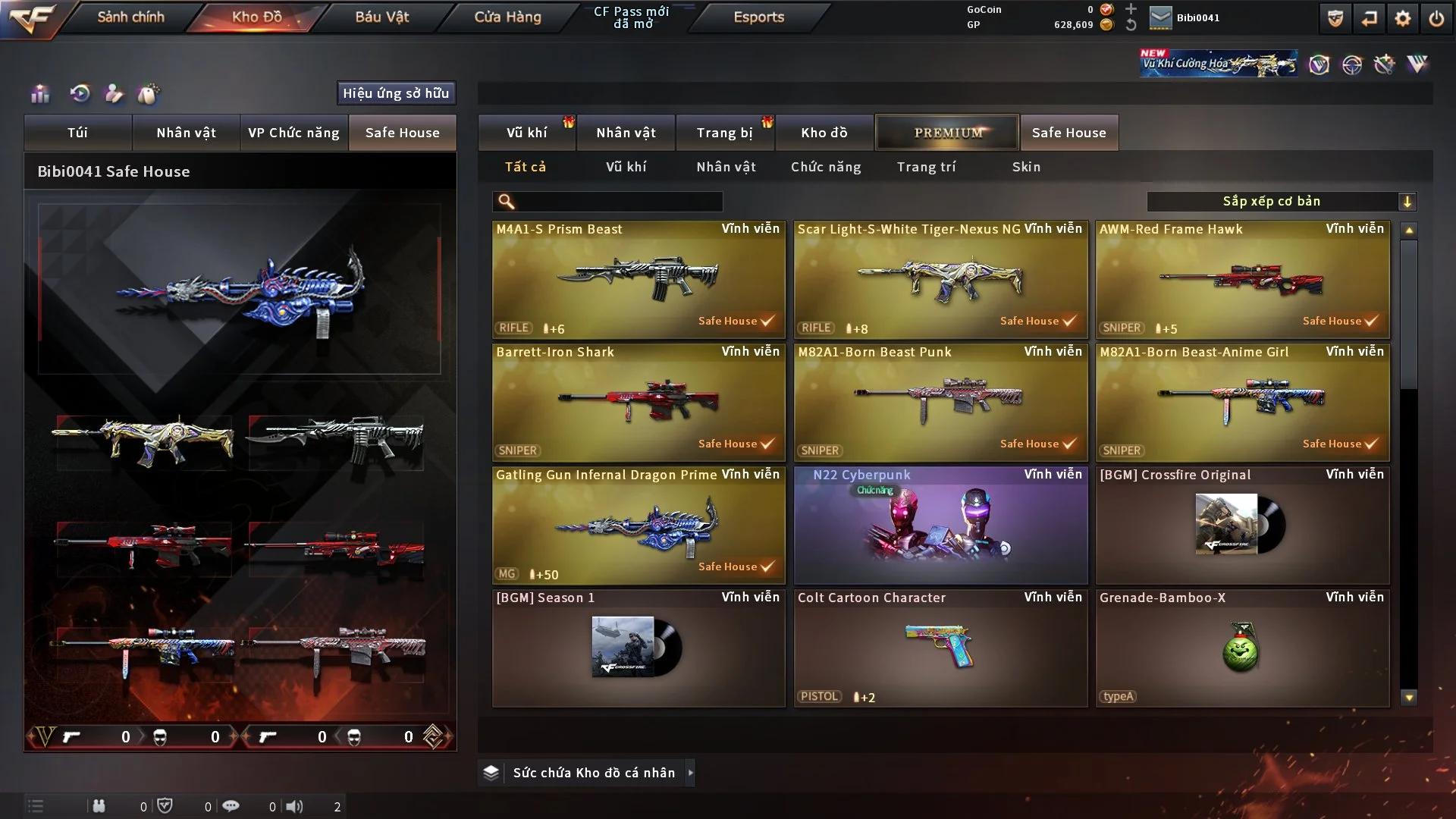
Task: Show the Hiệu ứng sở hữu effects
Action: click(396, 93)
